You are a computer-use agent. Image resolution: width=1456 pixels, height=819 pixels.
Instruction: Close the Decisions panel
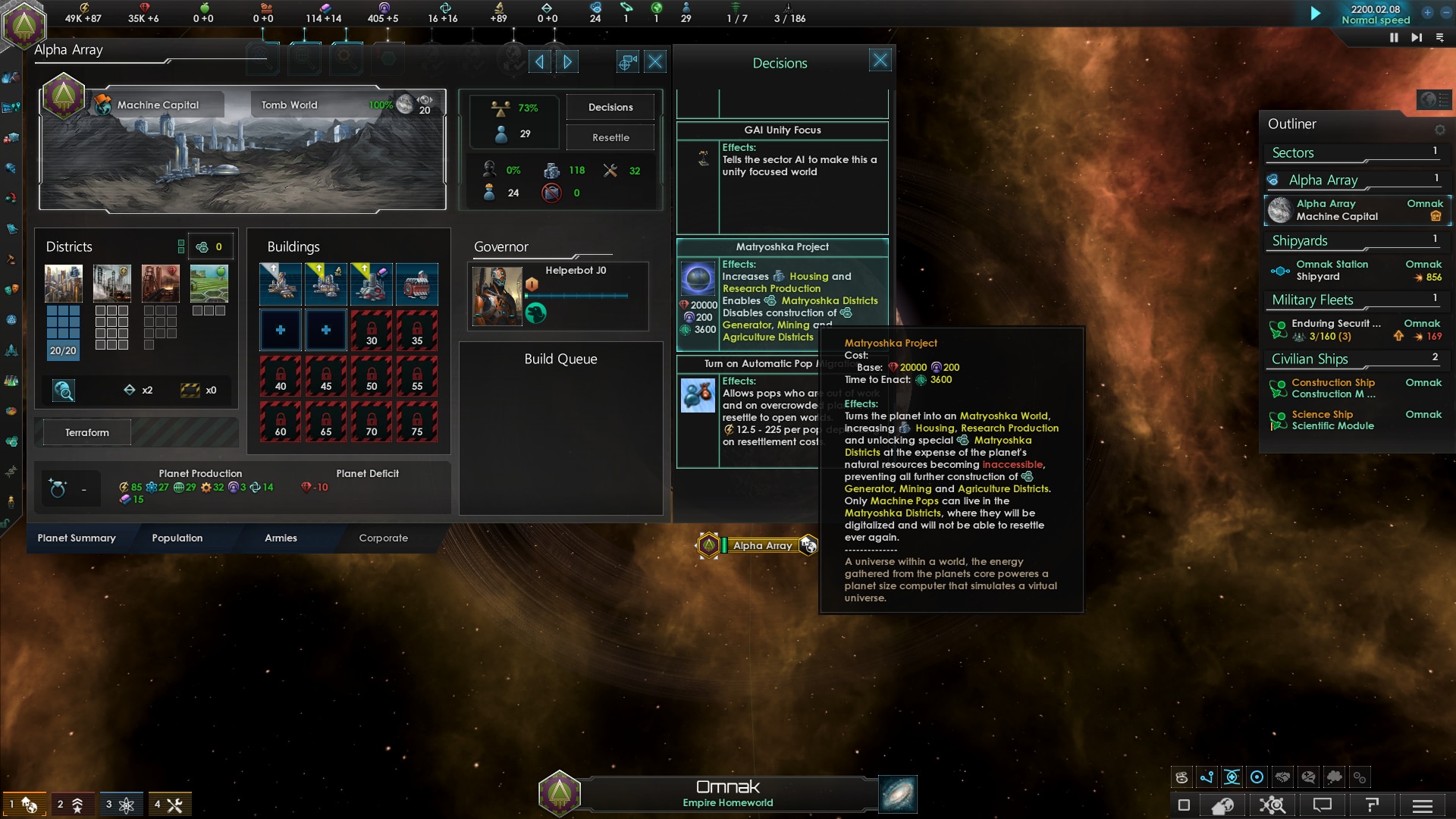coord(880,61)
